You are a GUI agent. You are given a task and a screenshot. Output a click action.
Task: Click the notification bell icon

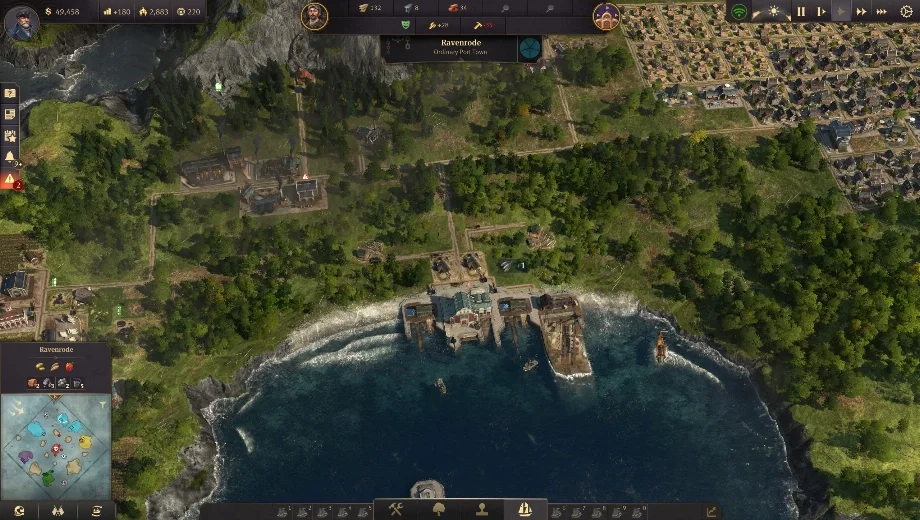tap(10, 157)
